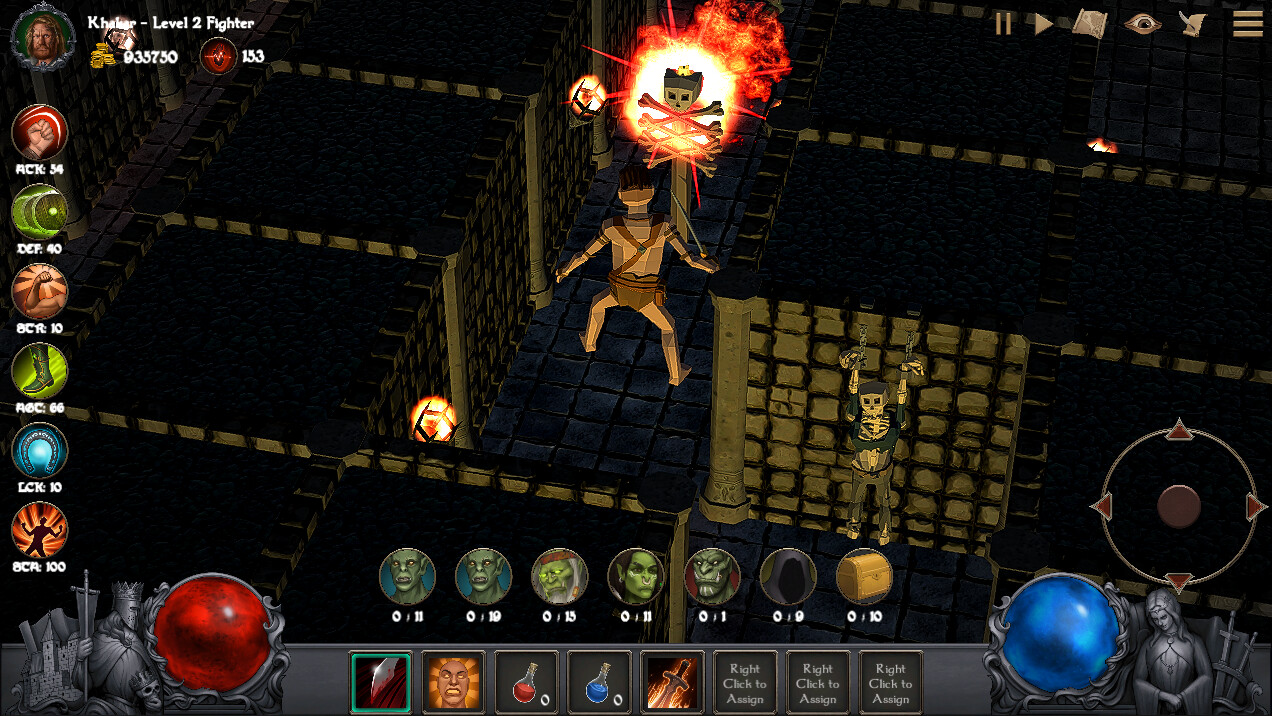Activate the flaming sword skill

point(672,683)
